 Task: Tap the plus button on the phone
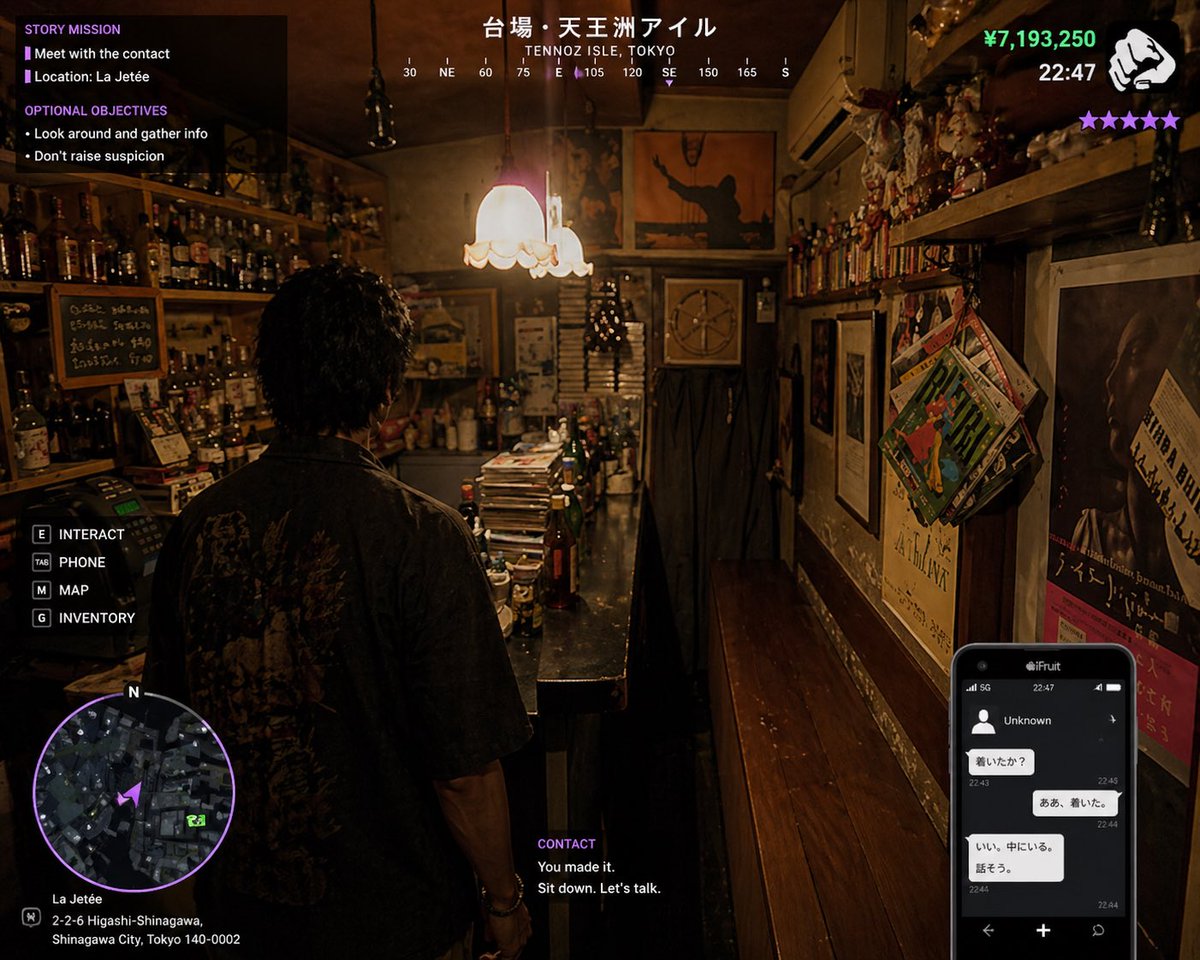(x=1043, y=930)
